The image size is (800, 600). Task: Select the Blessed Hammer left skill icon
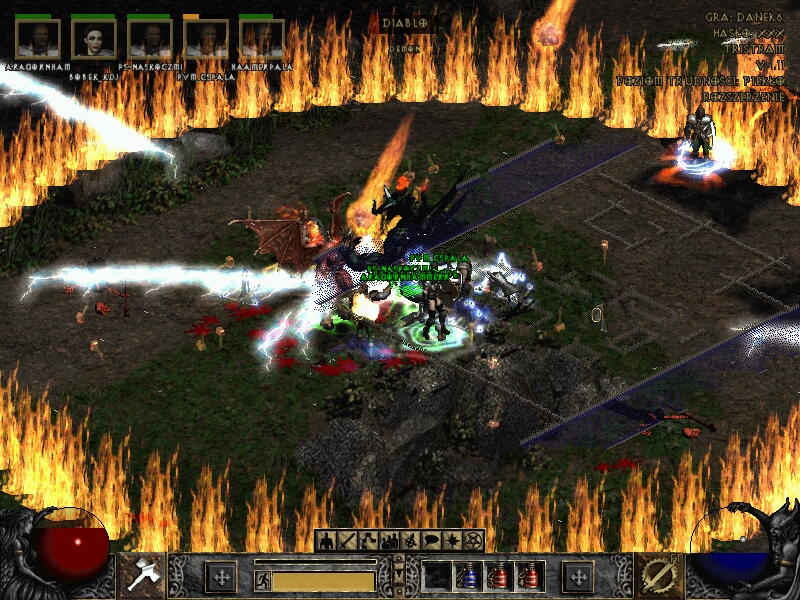(142, 575)
